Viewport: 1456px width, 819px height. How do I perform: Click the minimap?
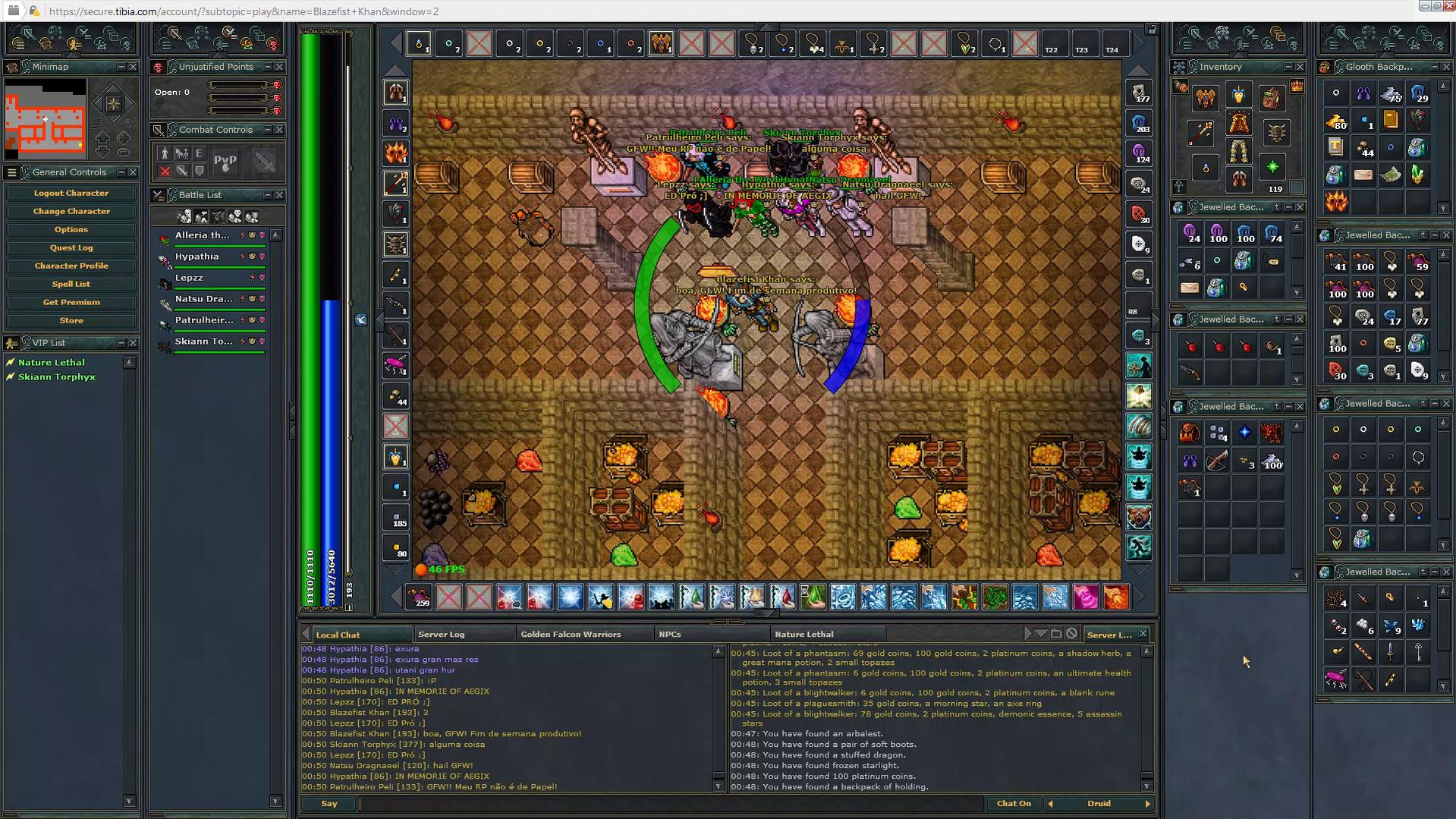[46, 119]
